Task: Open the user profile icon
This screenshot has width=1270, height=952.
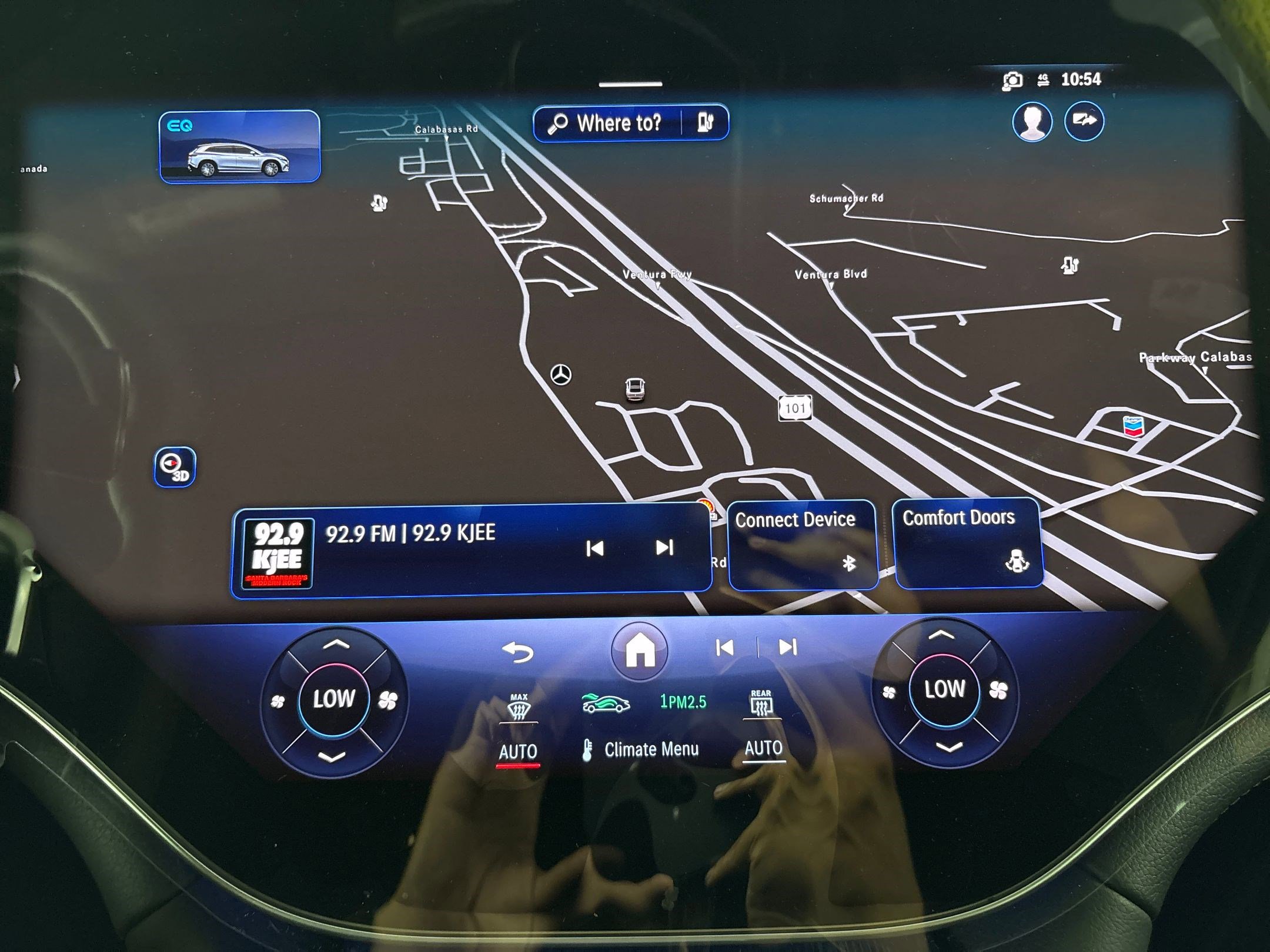Action: point(1032,122)
